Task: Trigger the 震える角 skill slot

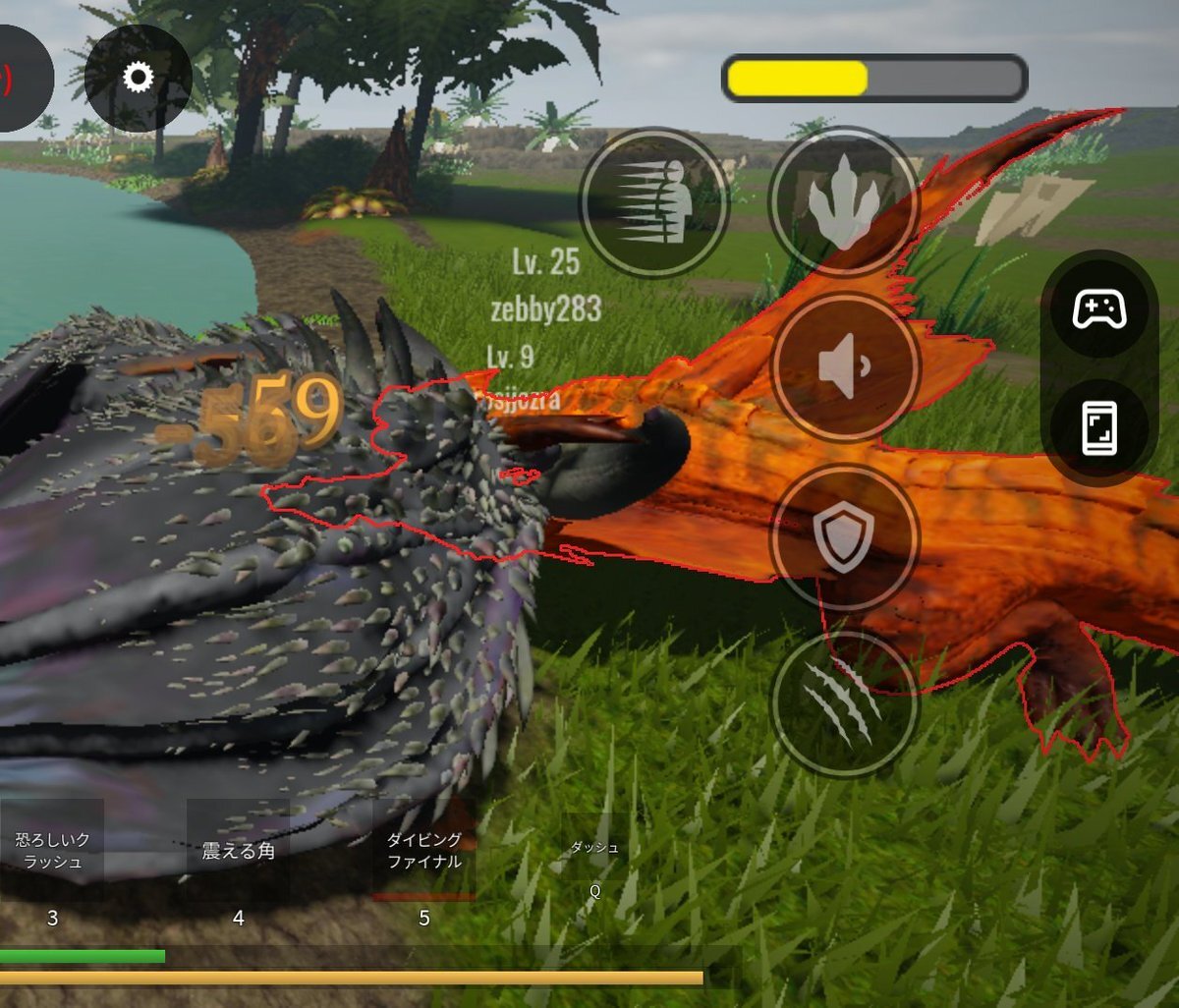Action: 238,851
